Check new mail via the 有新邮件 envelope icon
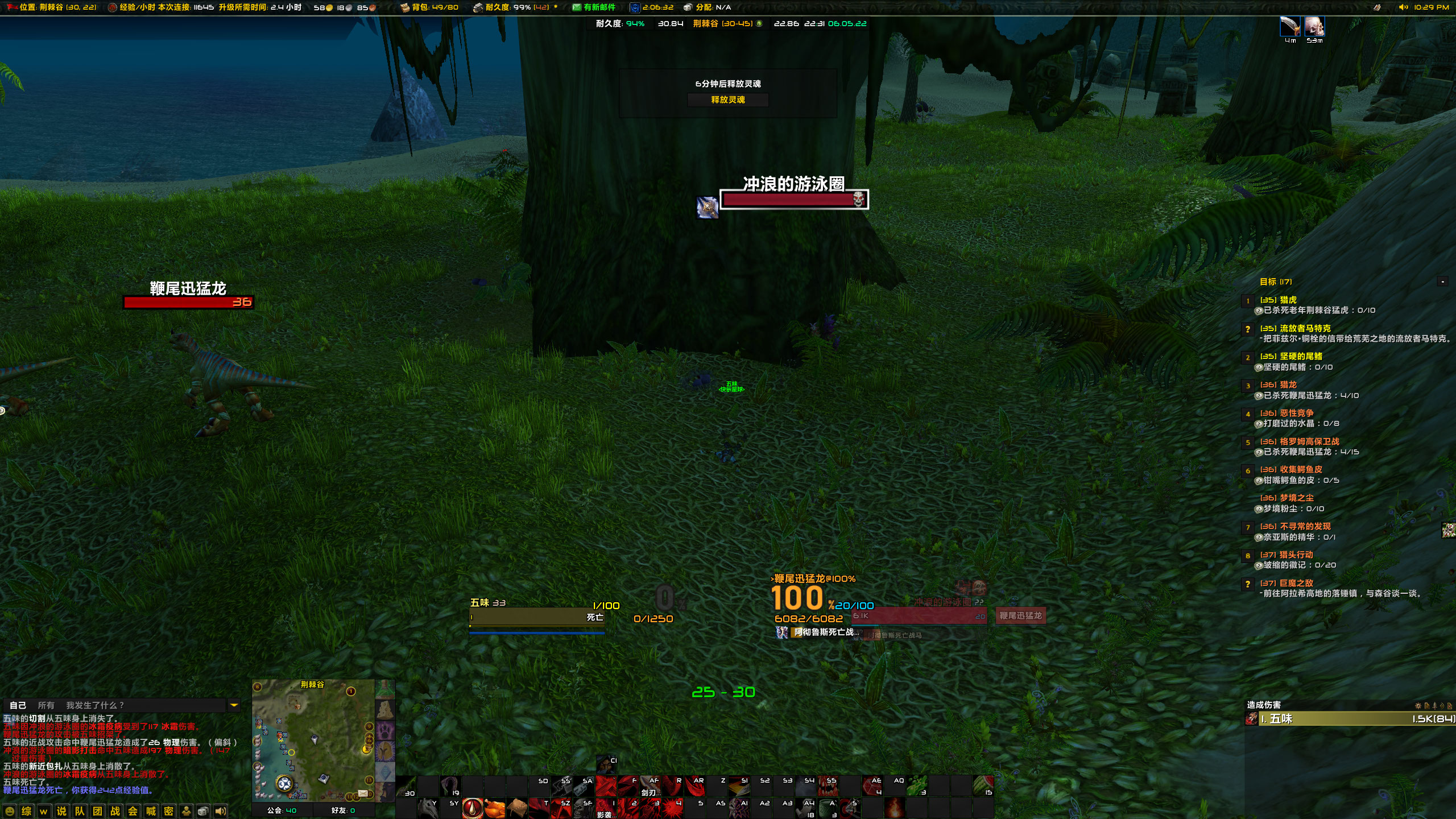This screenshot has height=819, width=1456. (576, 7)
